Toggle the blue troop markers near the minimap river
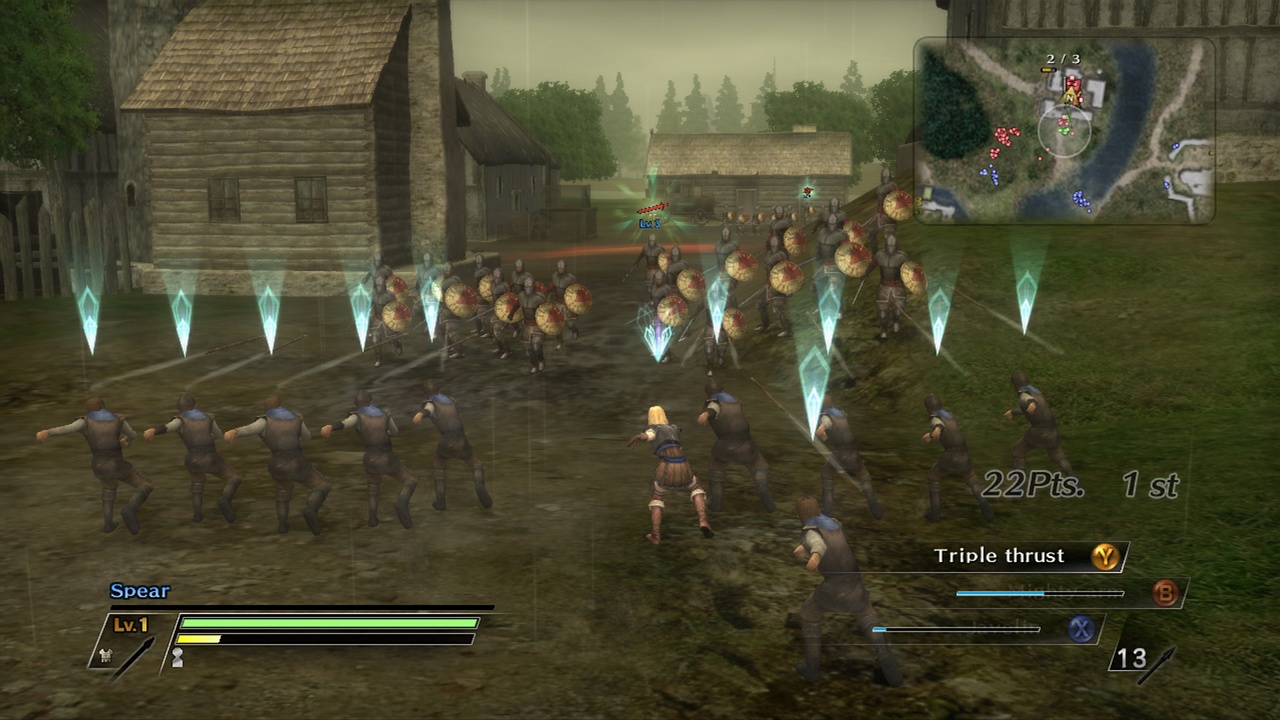Image resolution: width=1280 pixels, height=720 pixels. (x=1079, y=199)
